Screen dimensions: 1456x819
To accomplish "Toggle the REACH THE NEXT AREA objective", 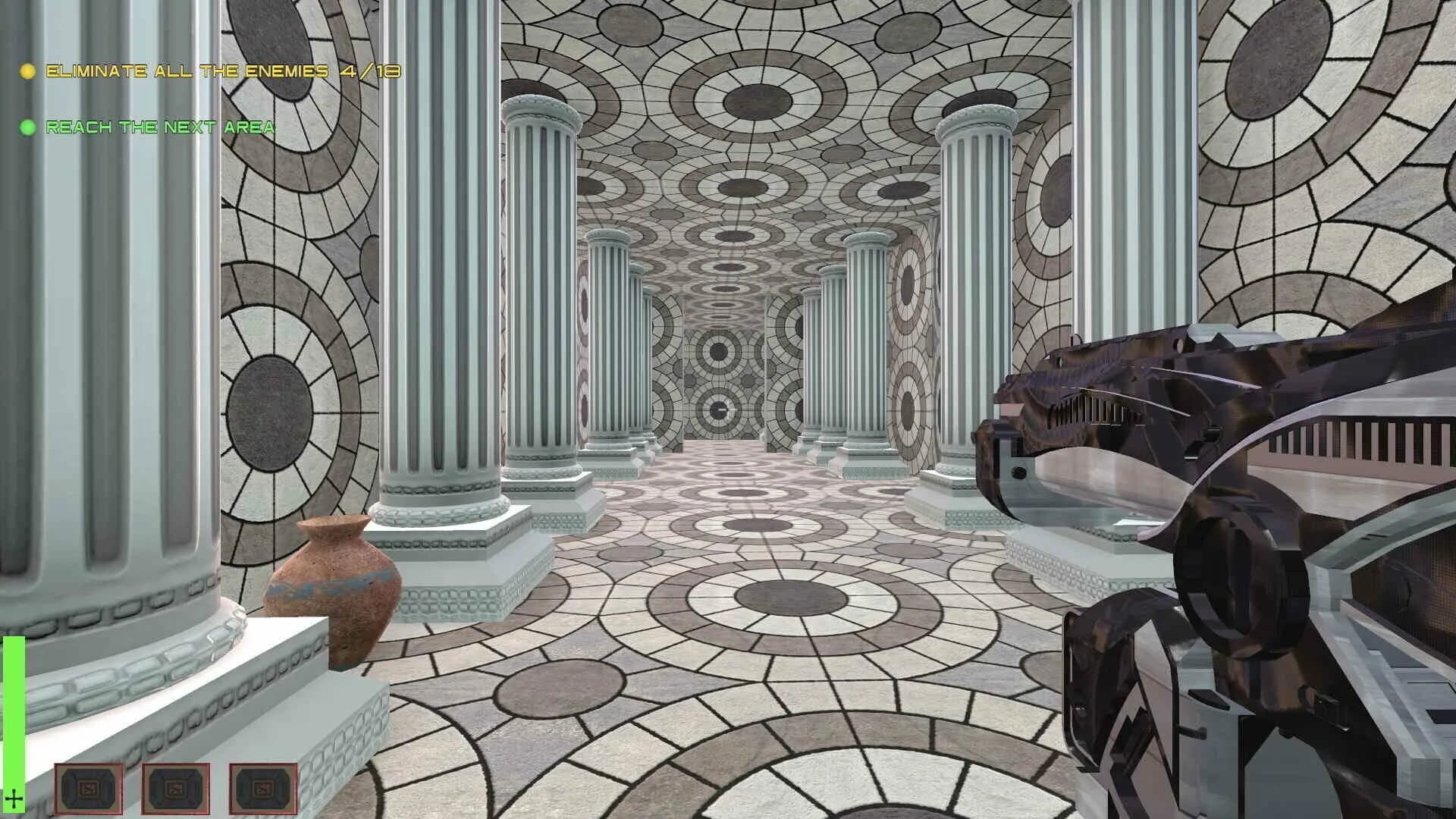I will pyautogui.click(x=159, y=127).
